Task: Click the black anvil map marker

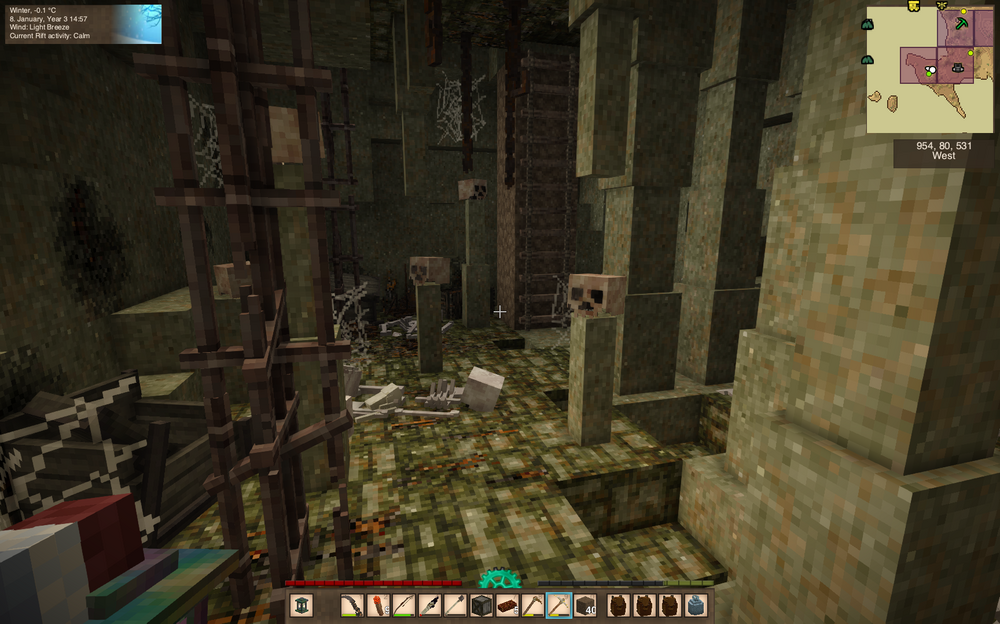Action: click(x=957, y=68)
